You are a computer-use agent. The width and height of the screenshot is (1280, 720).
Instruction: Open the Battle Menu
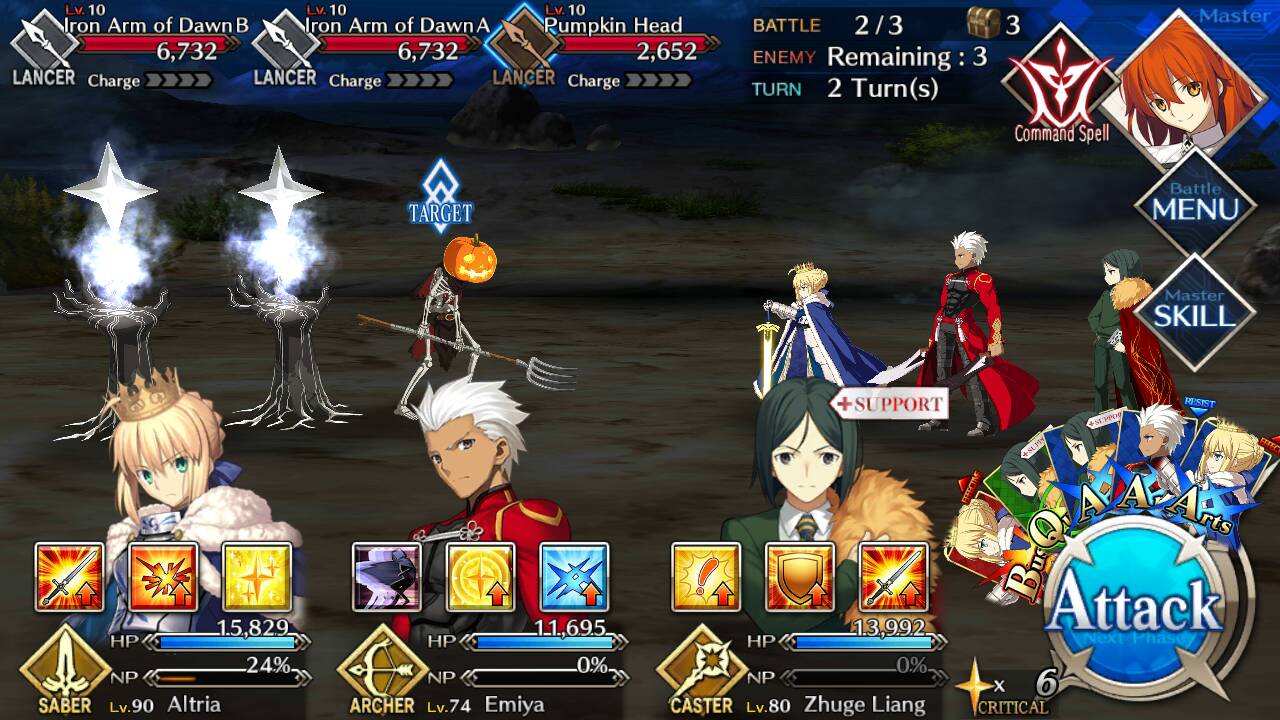click(x=1194, y=205)
